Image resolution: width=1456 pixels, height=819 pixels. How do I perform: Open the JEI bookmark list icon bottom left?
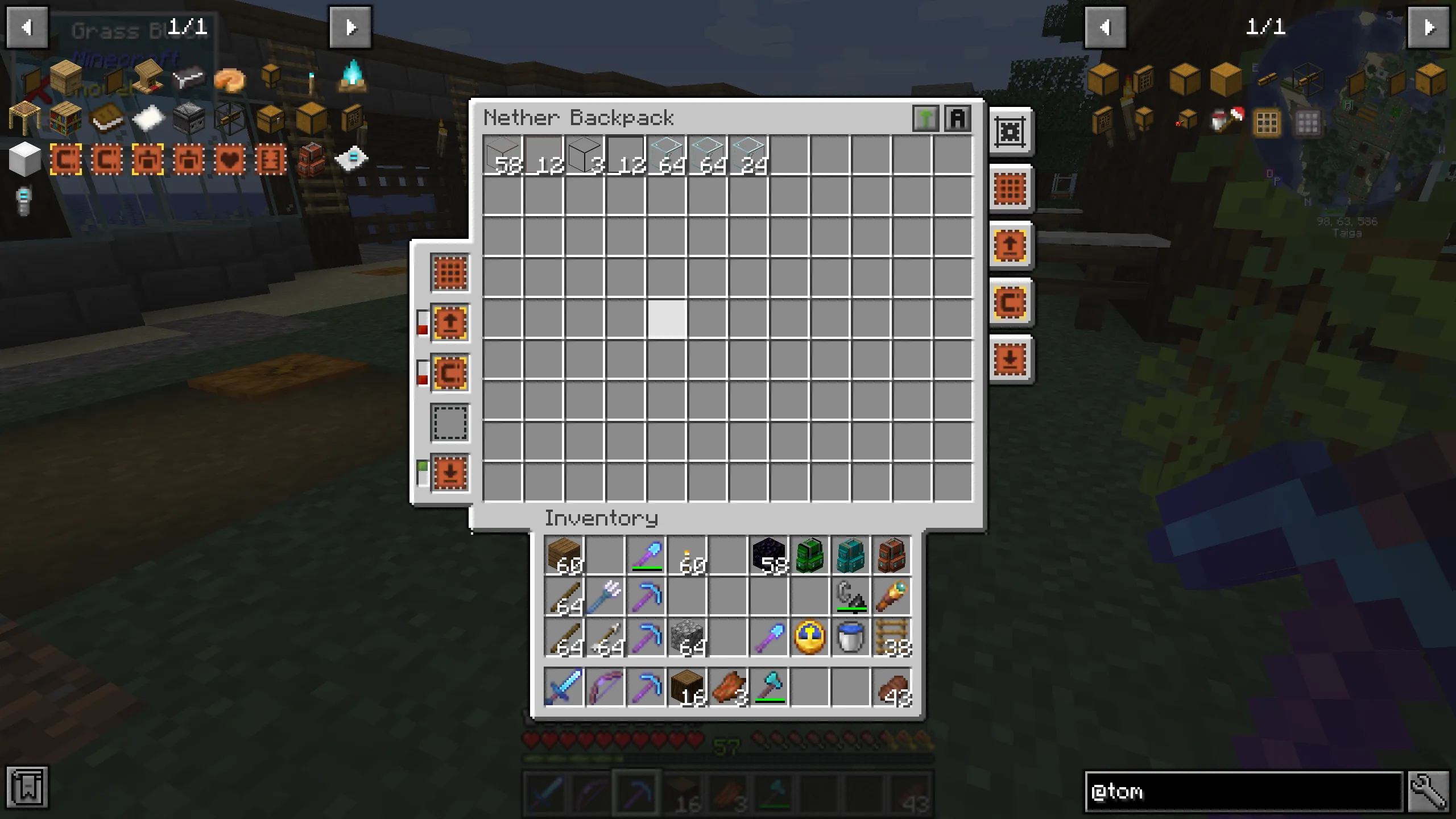pyautogui.click(x=27, y=788)
